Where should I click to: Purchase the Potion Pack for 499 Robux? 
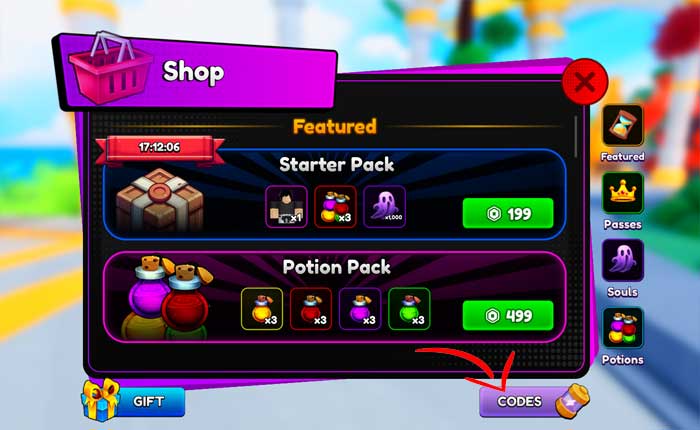(x=508, y=314)
